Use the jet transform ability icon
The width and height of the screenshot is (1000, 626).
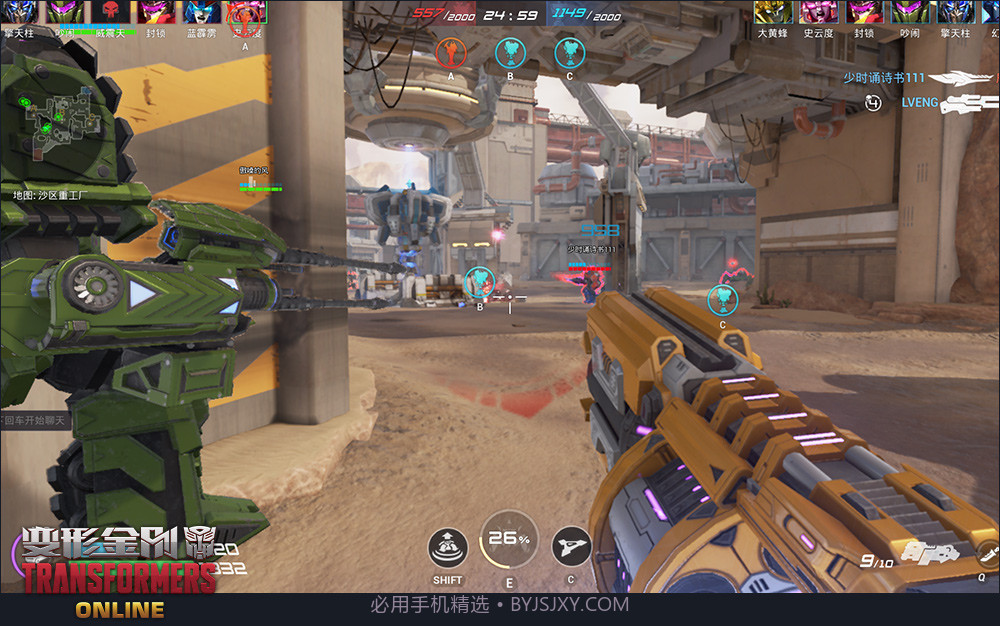tap(571, 547)
